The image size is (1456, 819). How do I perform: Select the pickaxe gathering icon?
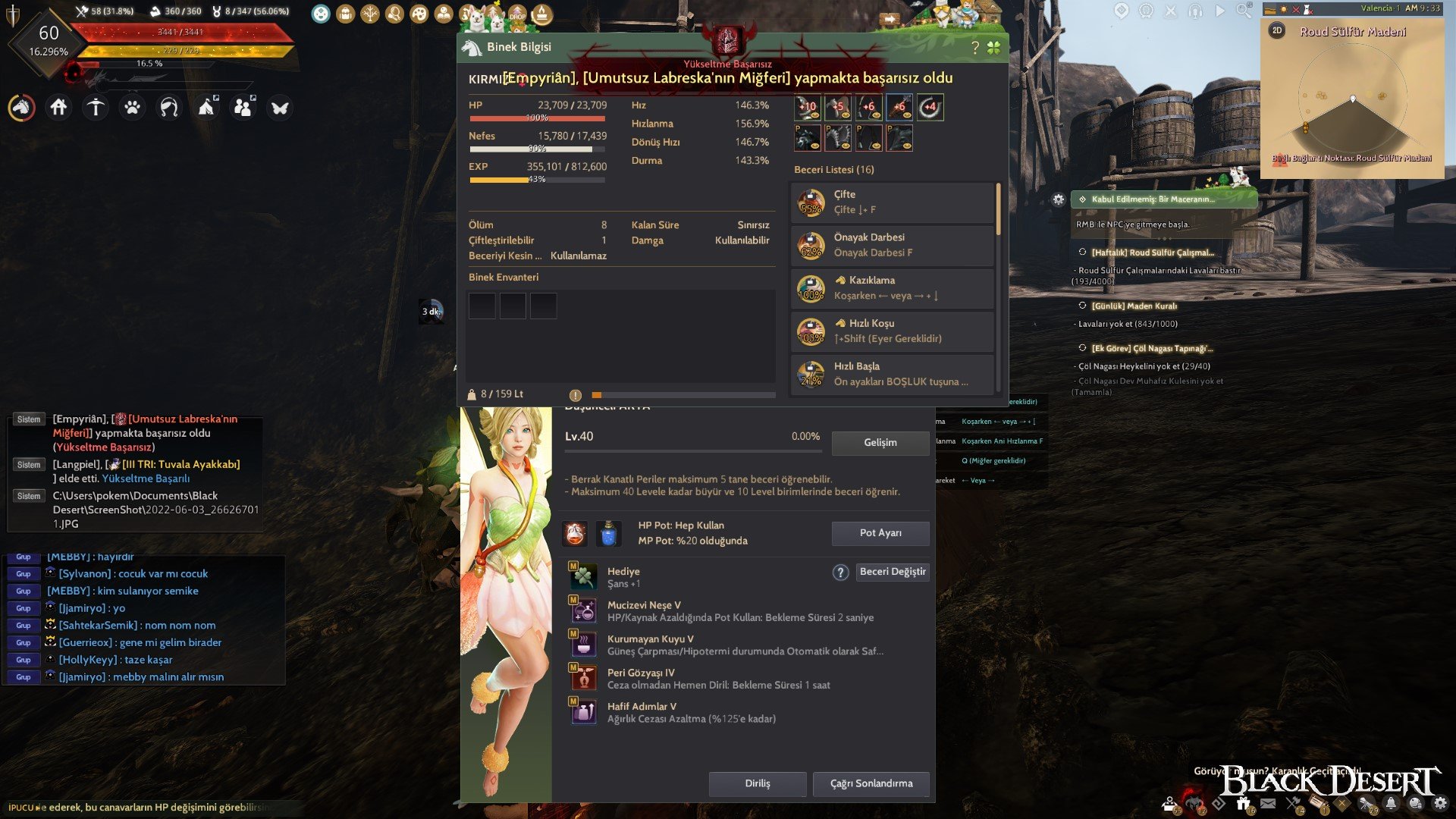(95, 108)
